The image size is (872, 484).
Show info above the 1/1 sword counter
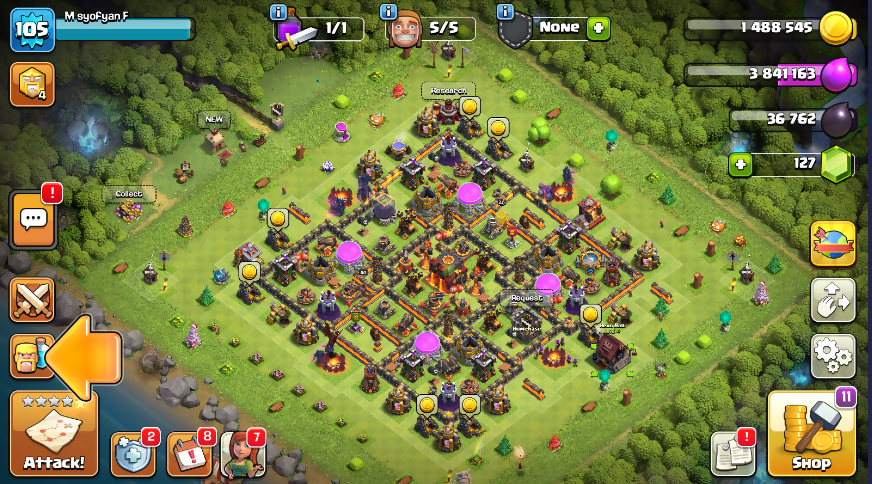(x=278, y=11)
